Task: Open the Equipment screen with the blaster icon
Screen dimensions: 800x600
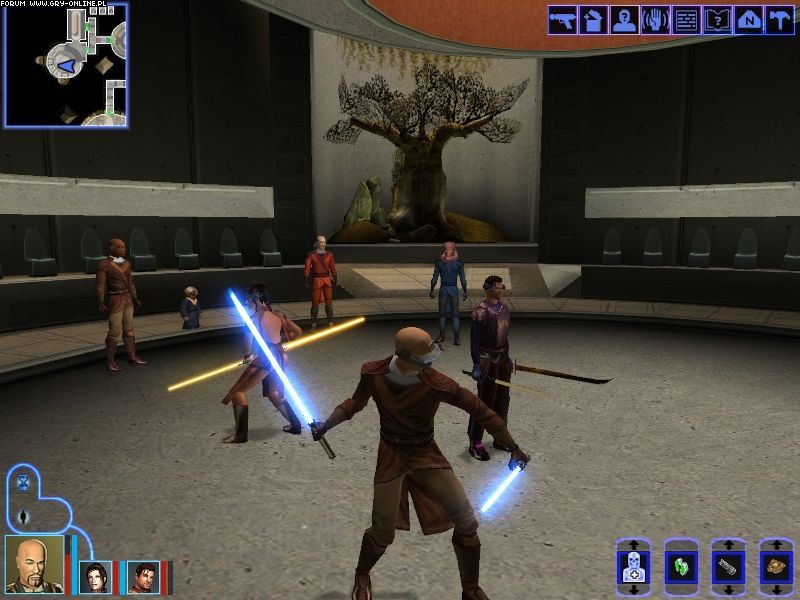Action: click(562, 20)
